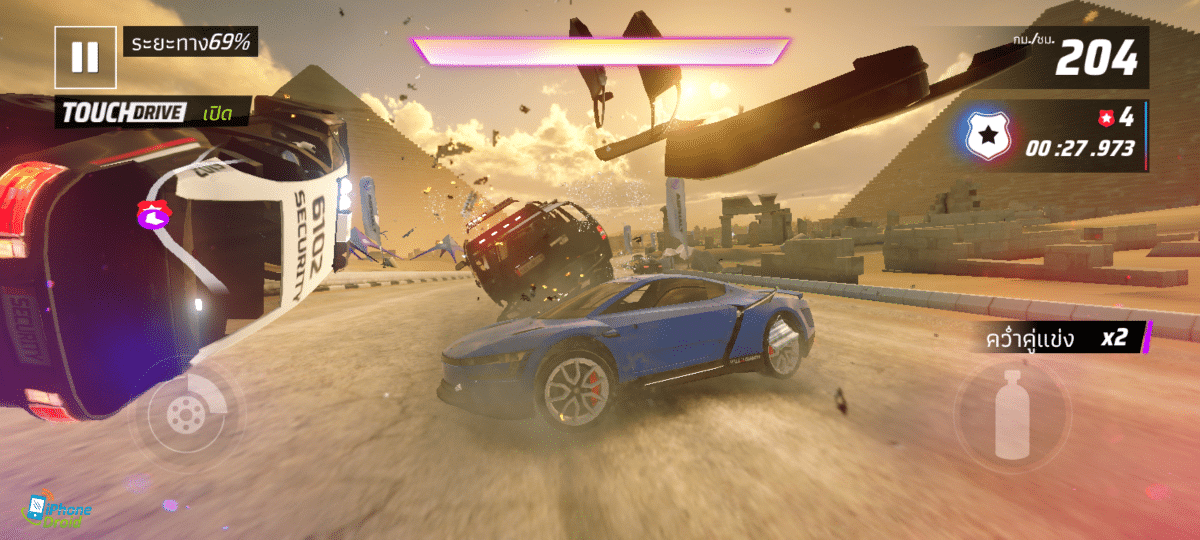
Task: Pause the race
Action: [85, 56]
